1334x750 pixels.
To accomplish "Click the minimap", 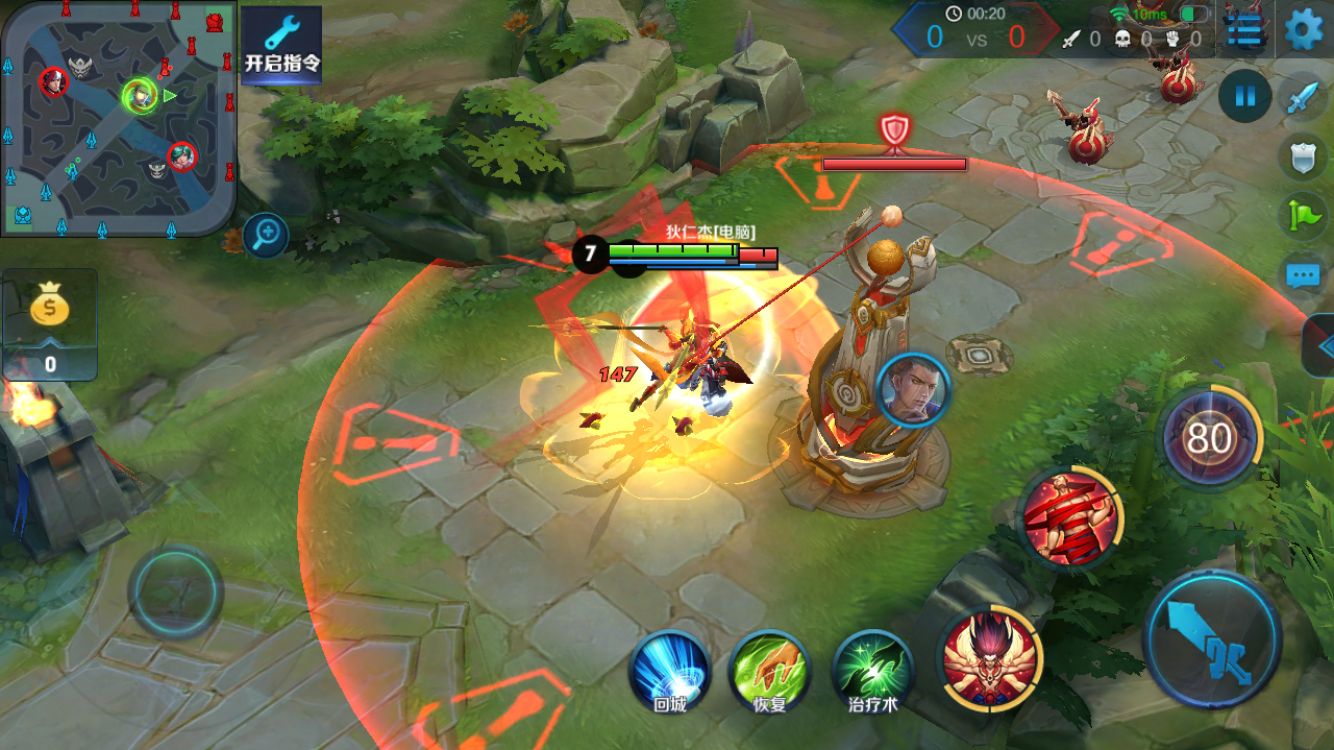I will [x=118, y=118].
